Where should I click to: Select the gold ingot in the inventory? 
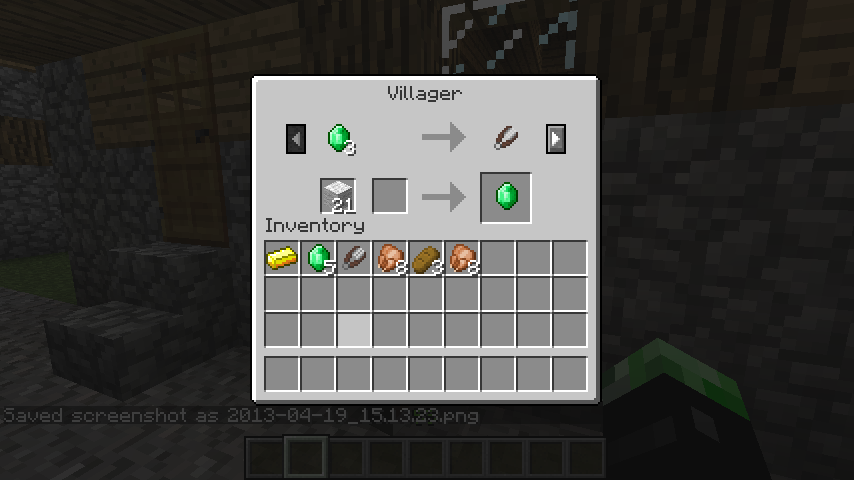282,259
